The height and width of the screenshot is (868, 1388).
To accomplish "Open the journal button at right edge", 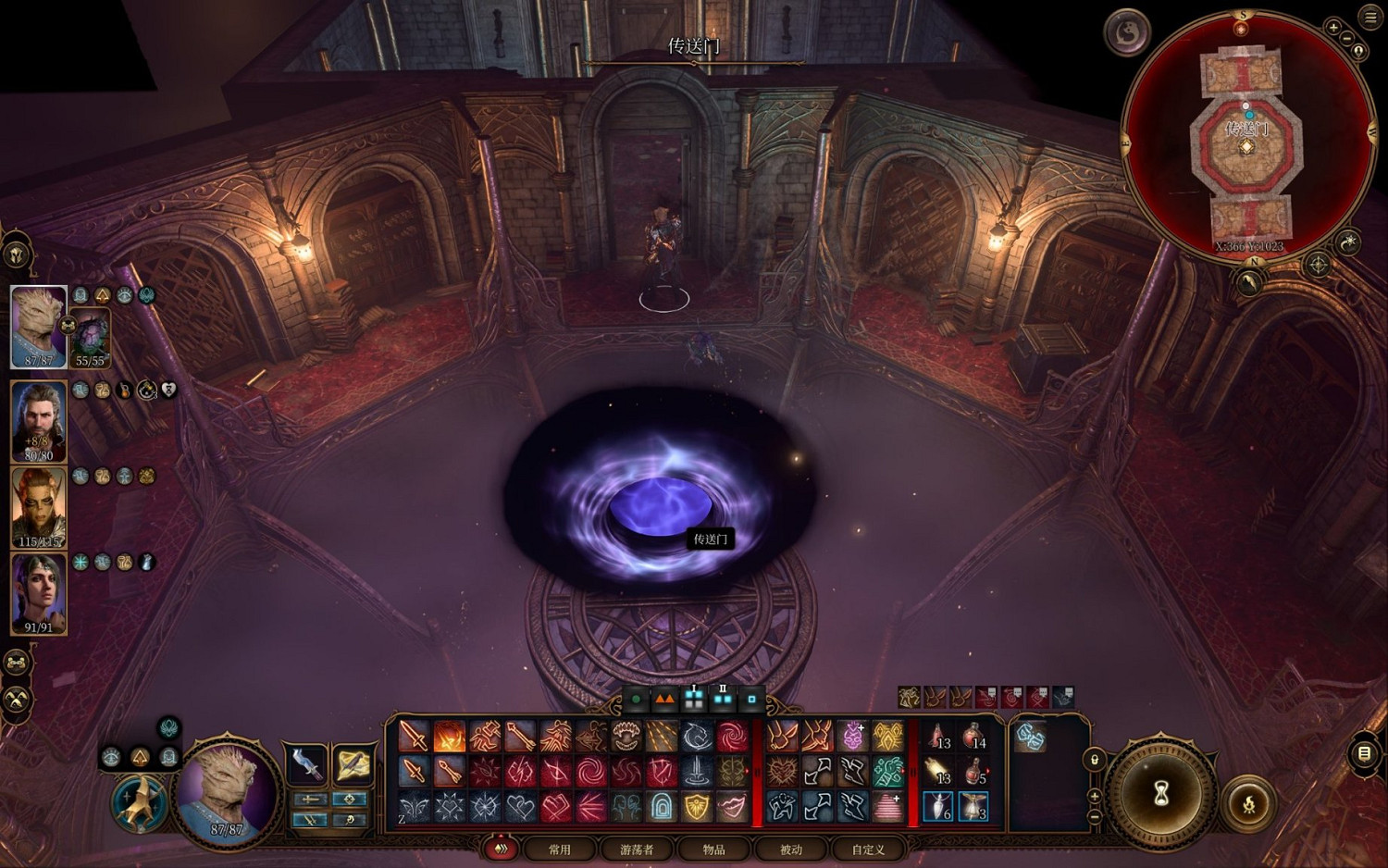I will click(1364, 753).
